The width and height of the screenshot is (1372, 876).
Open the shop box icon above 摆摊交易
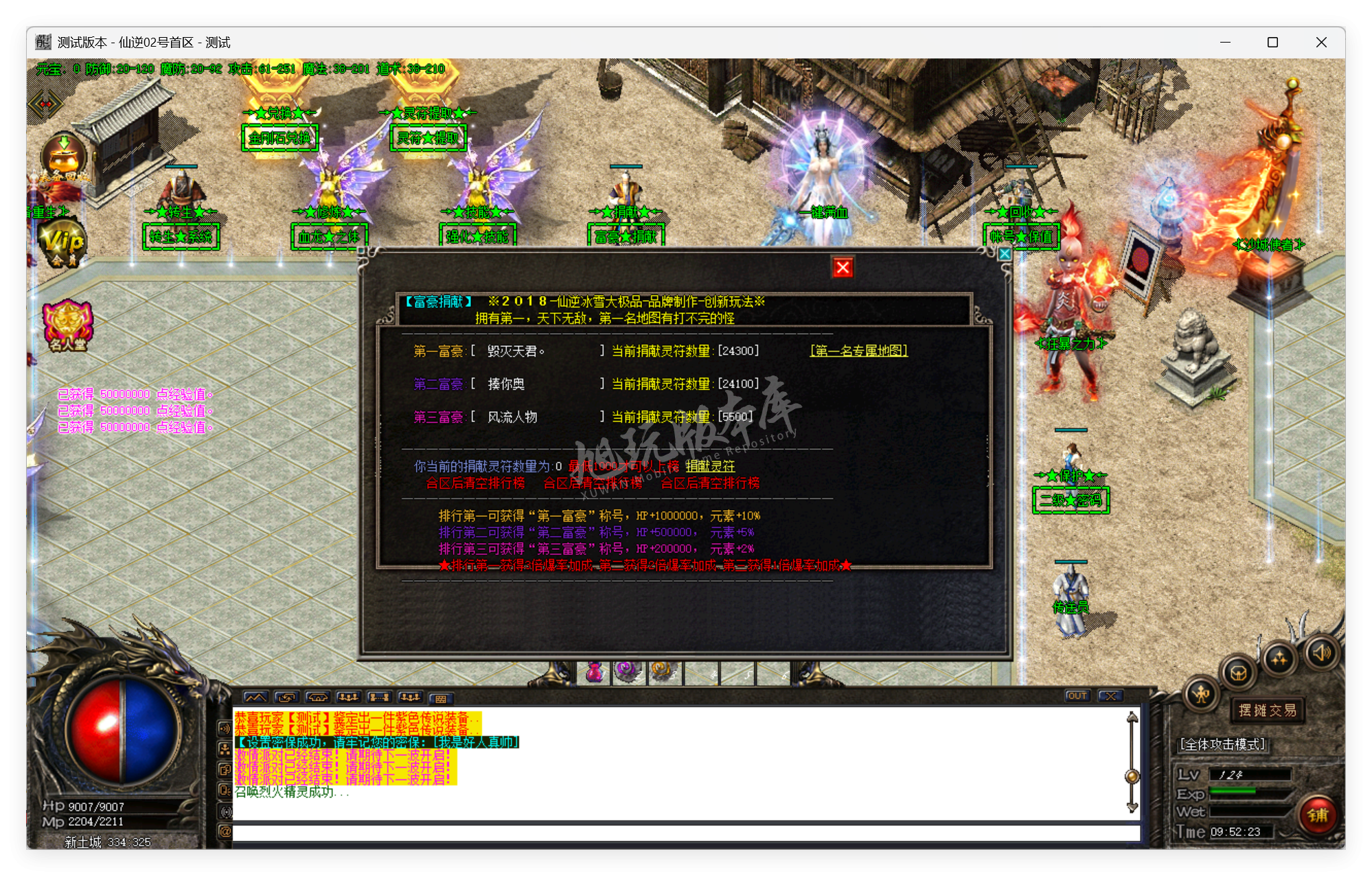(1239, 673)
